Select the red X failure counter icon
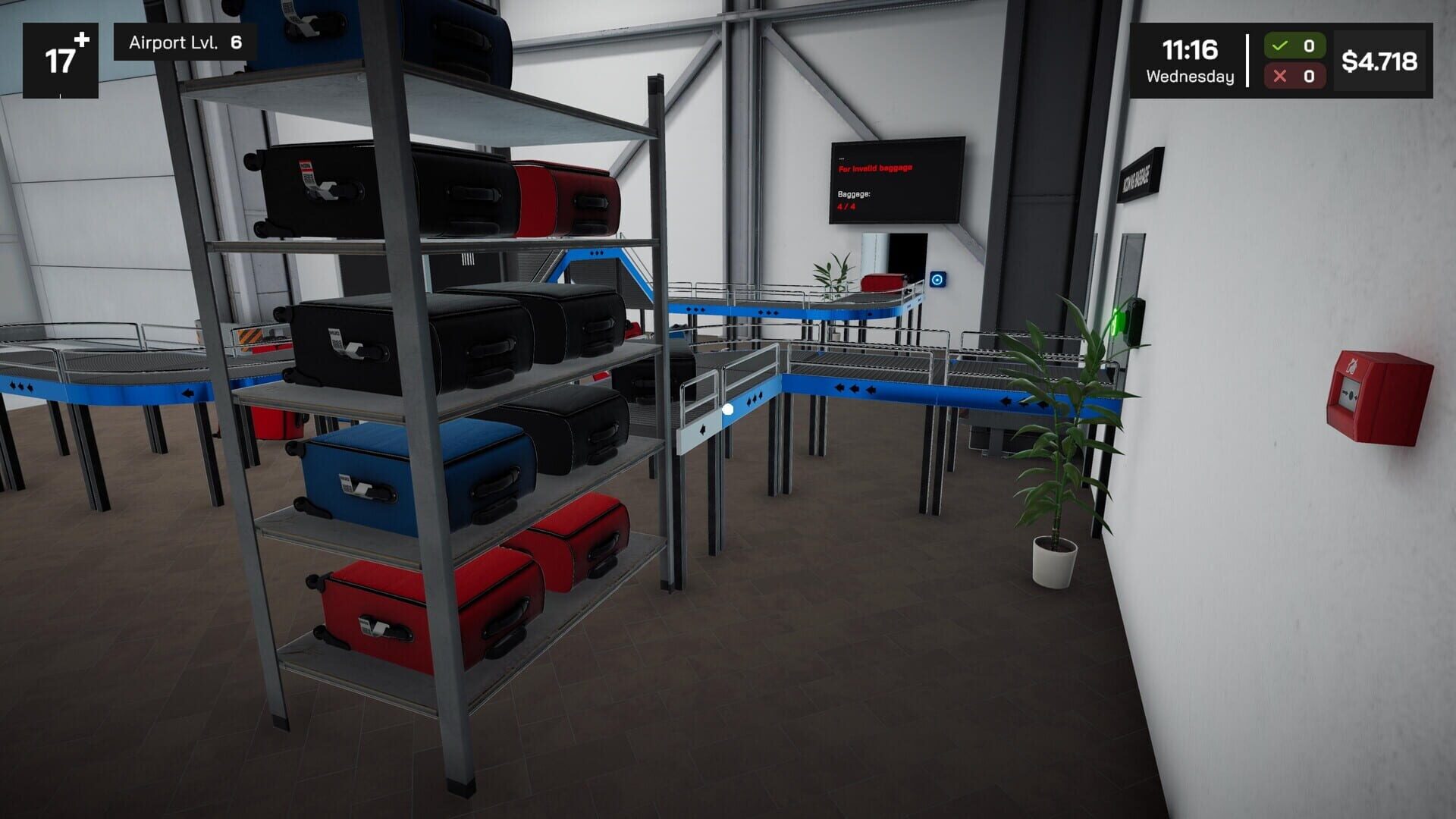1456x819 pixels. point(1280,75)
